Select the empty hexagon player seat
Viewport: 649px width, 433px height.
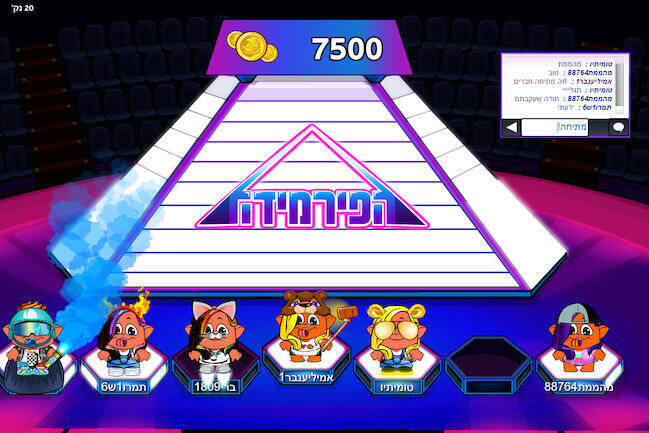(x=482, y=361)
